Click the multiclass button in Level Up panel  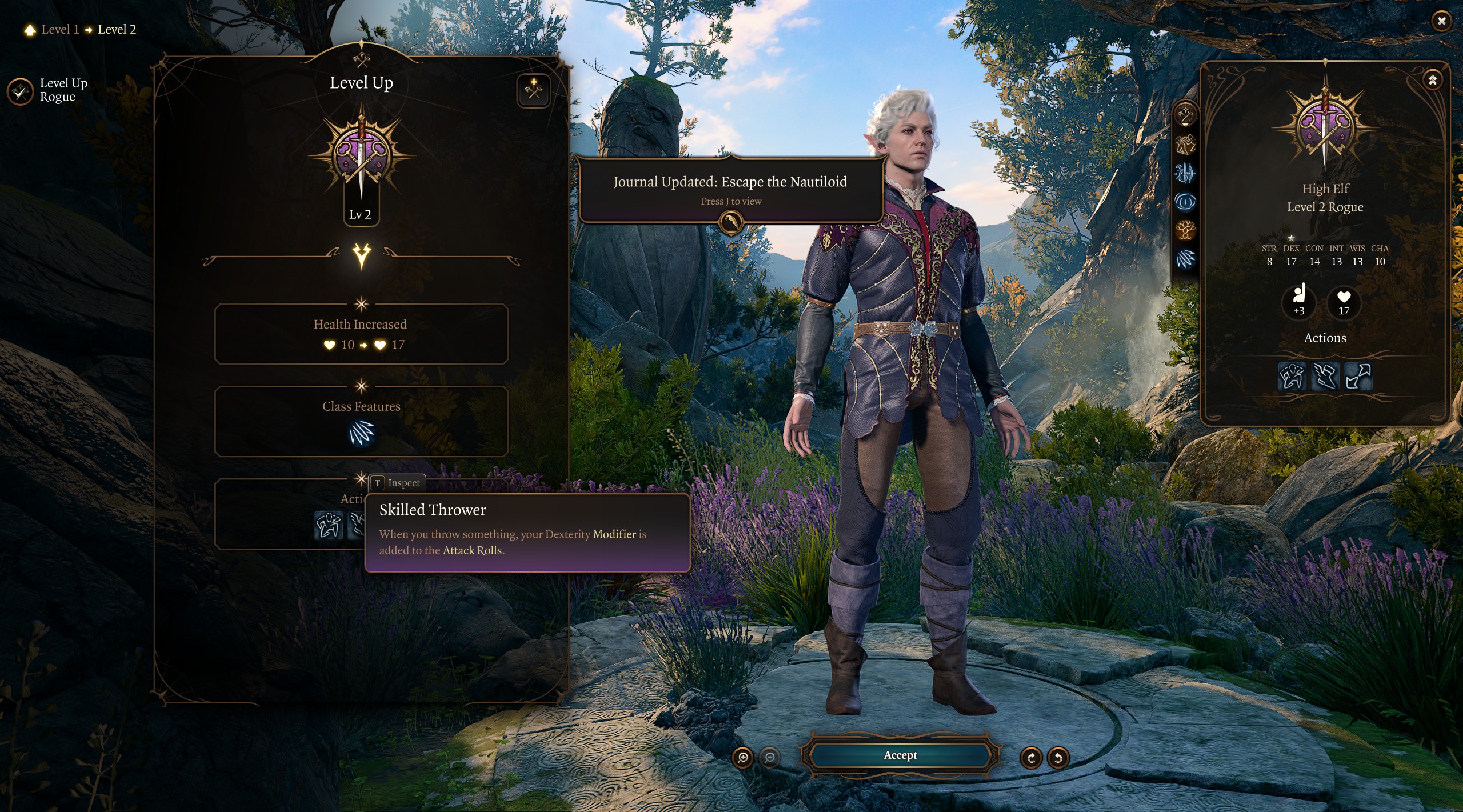click(534, 90)
